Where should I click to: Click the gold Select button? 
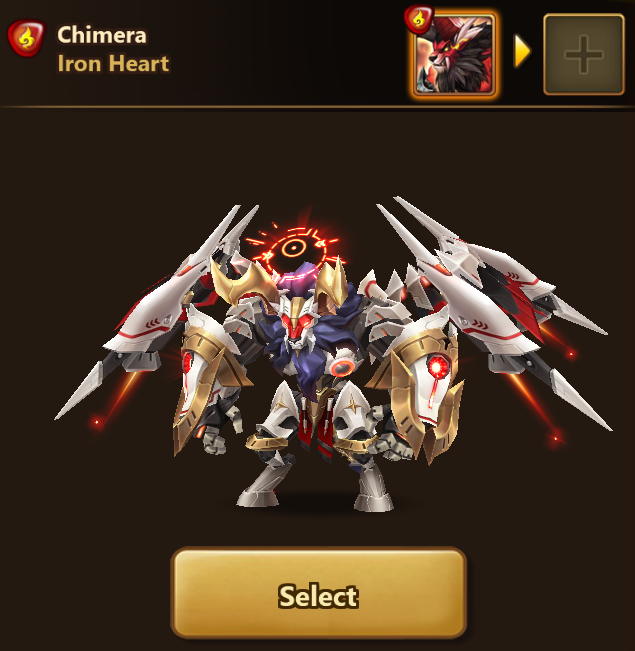tap(318, 594)
